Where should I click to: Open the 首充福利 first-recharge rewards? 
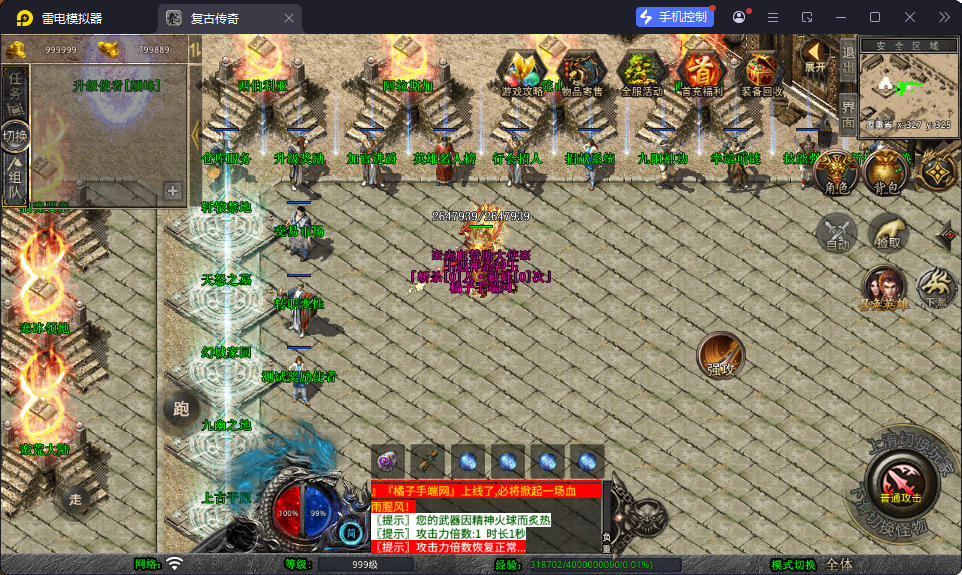coord(701,74)
